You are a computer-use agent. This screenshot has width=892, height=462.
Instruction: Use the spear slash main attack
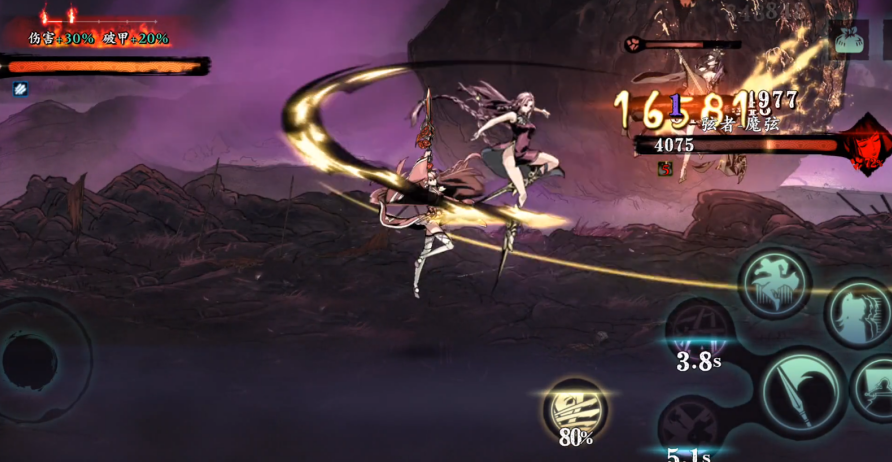coord(801,391)
